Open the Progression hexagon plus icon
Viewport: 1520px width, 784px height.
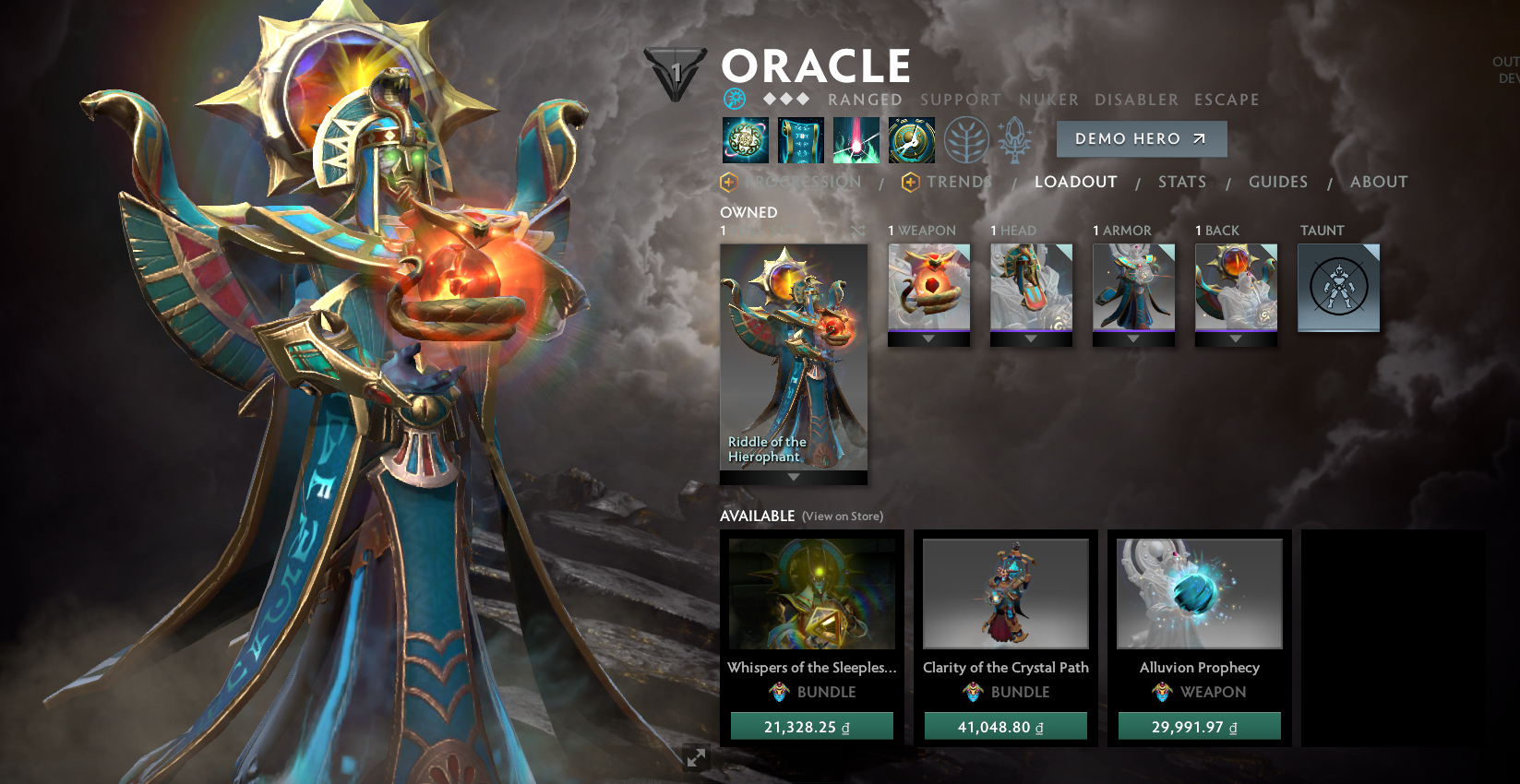tap(728, 182)
